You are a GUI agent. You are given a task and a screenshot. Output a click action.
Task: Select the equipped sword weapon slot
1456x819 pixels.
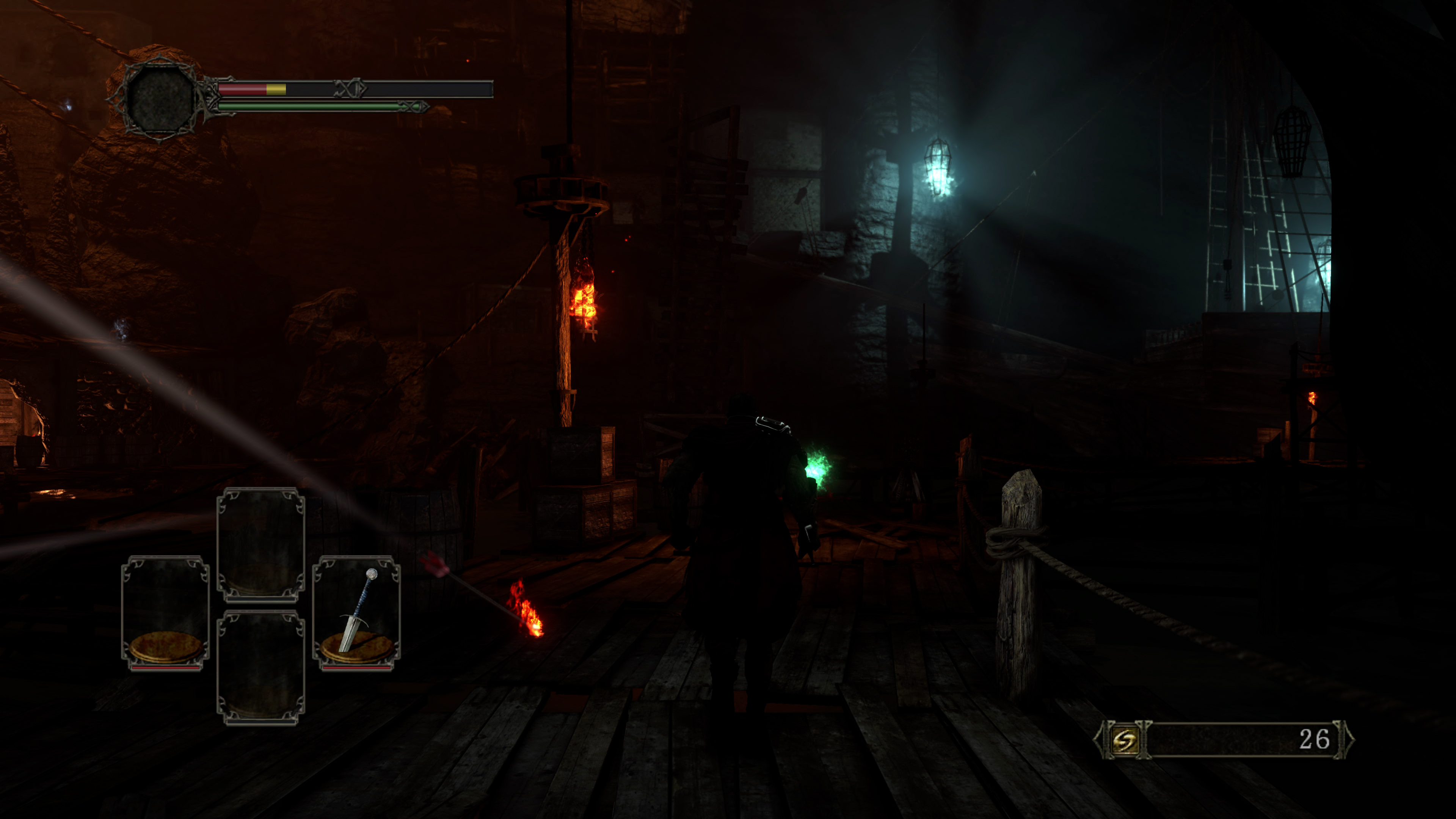pos(357,613)
